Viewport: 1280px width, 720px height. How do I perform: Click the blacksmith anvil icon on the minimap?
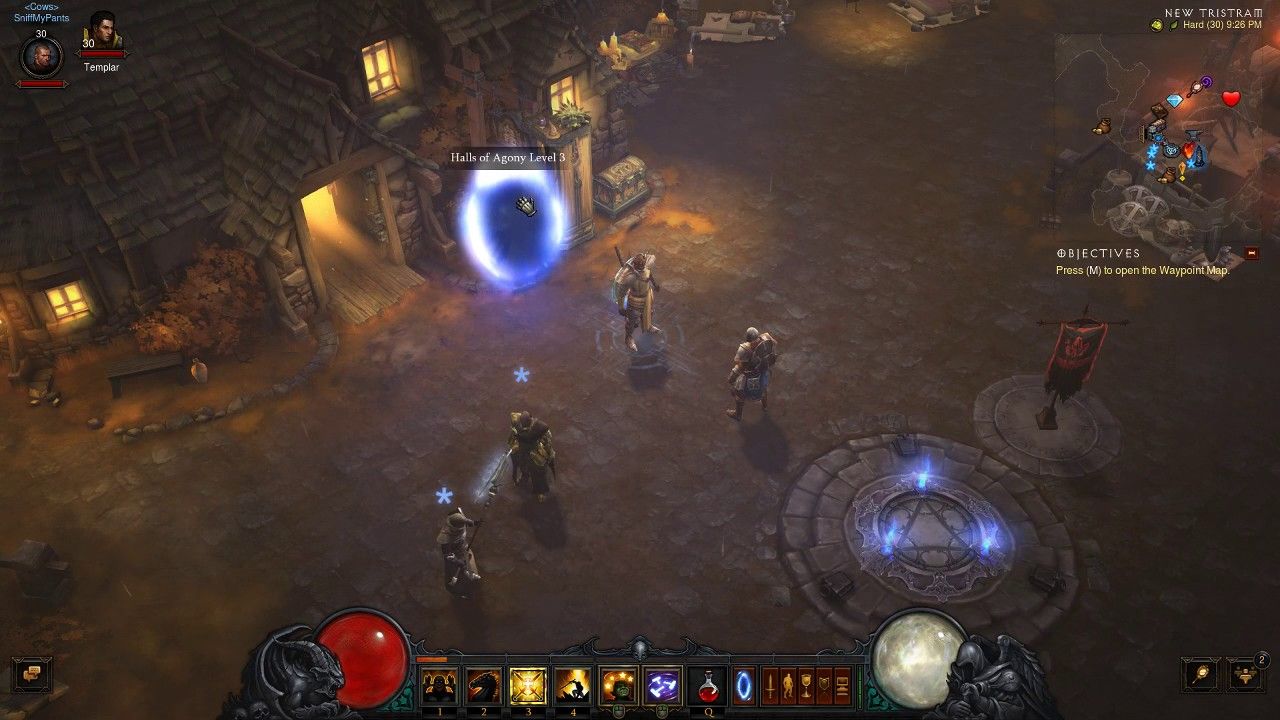pyautogui.click(x=1194, y=134)
